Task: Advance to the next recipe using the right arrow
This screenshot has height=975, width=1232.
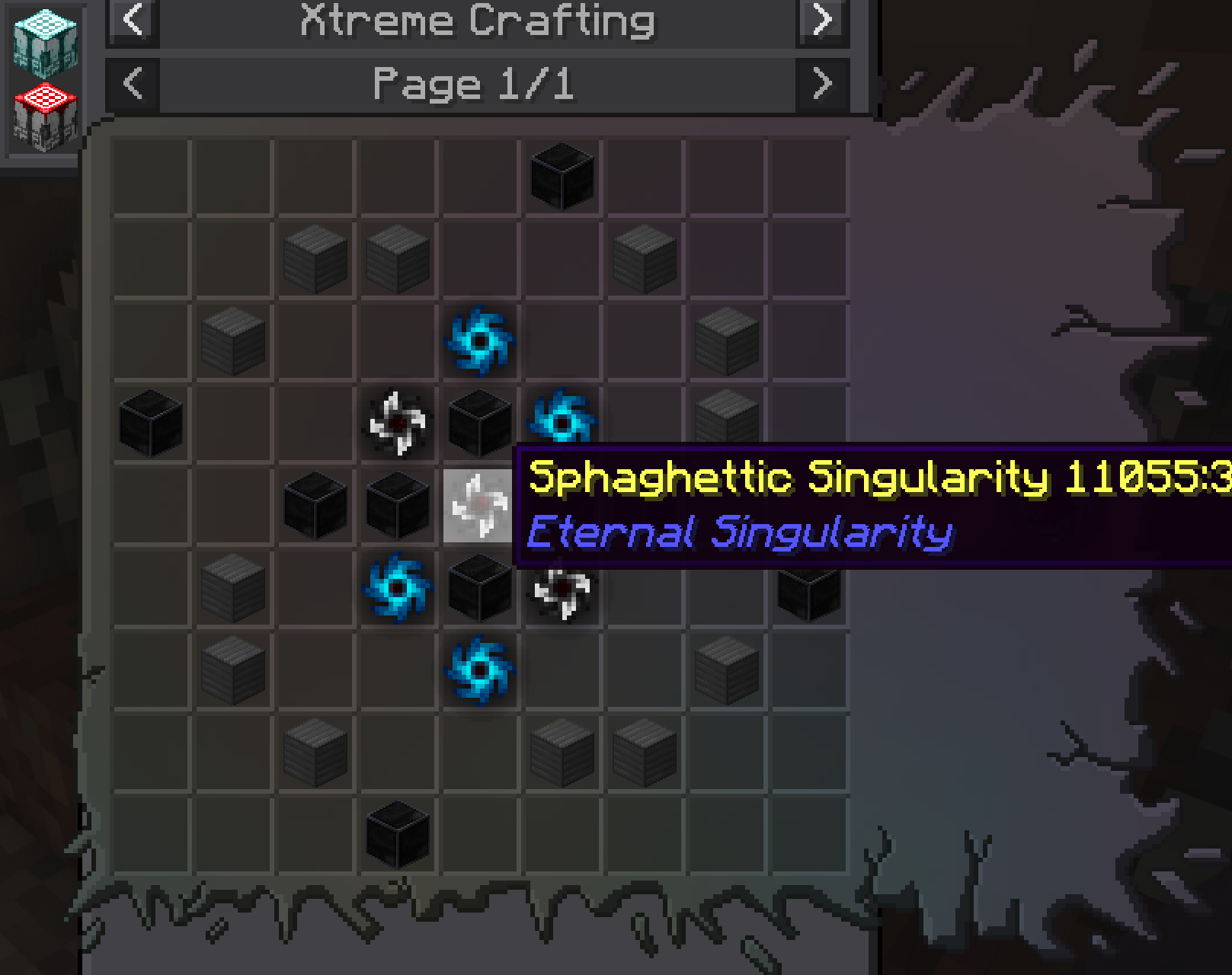Action: coord(821,21)
